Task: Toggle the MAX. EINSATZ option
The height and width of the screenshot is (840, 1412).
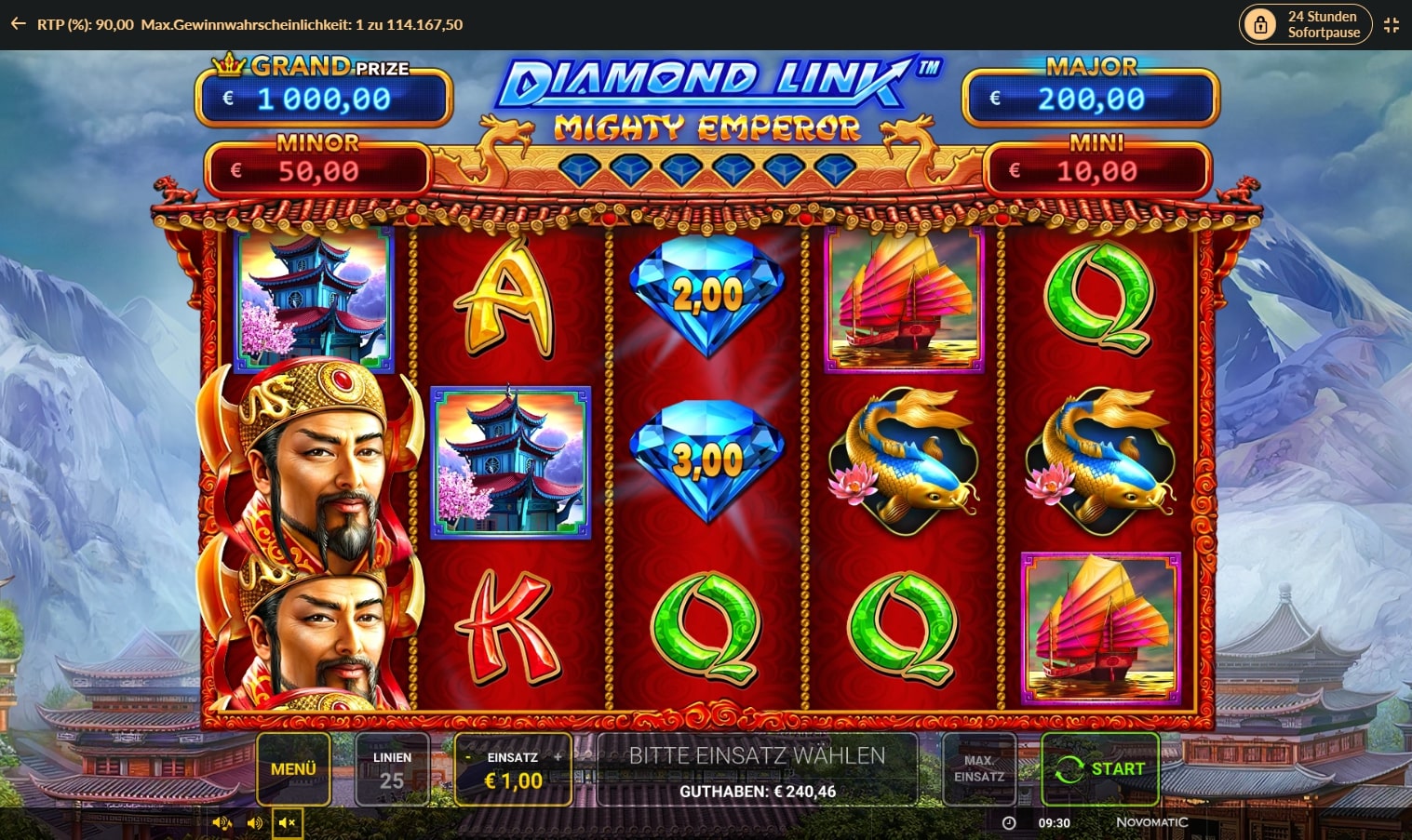Action: click(979, 768)
